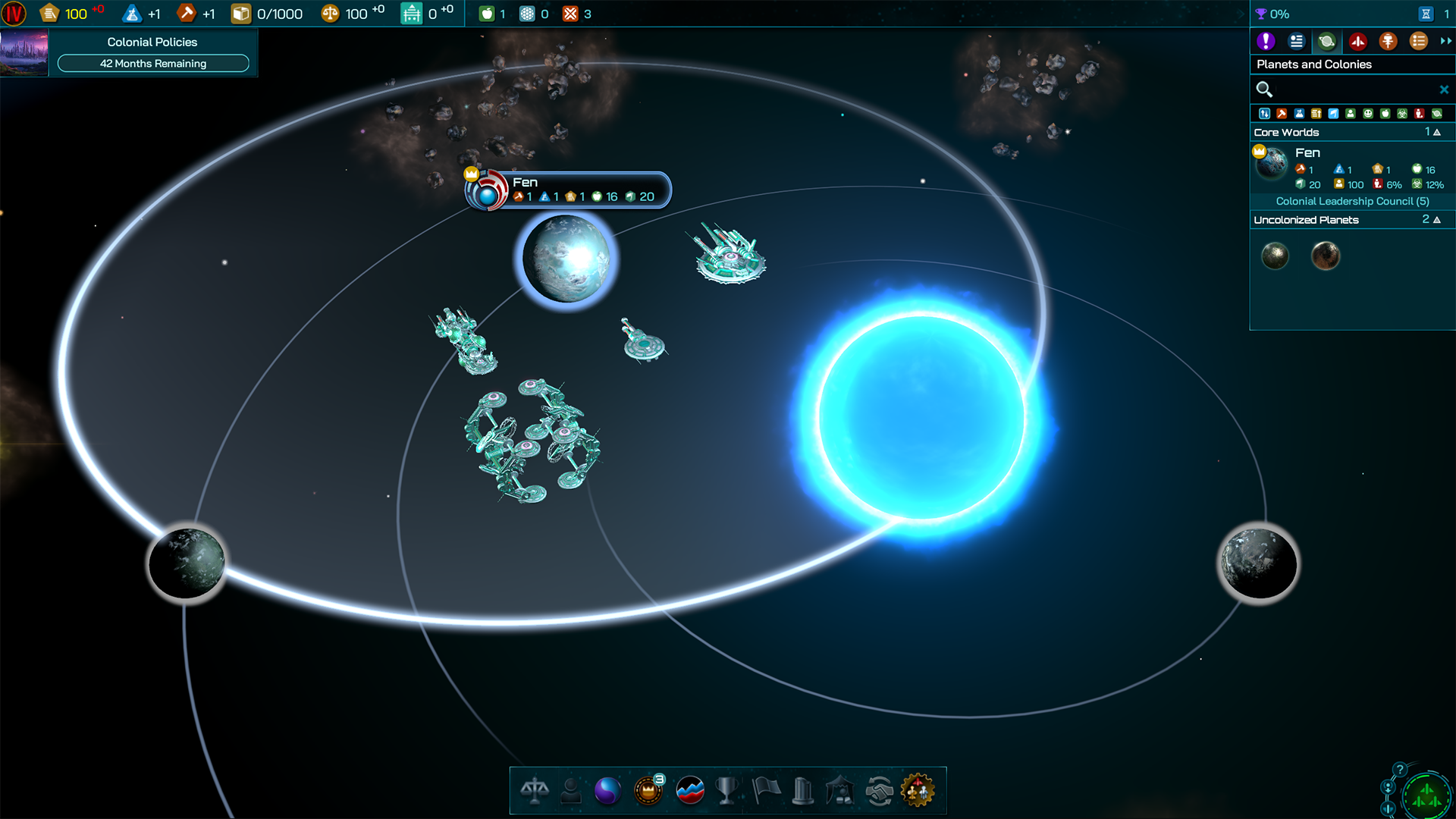Screen dimensions: 1456x819
Task: Select the first uncolonized planet thumbnail
Action: (x=1275, y=256)
